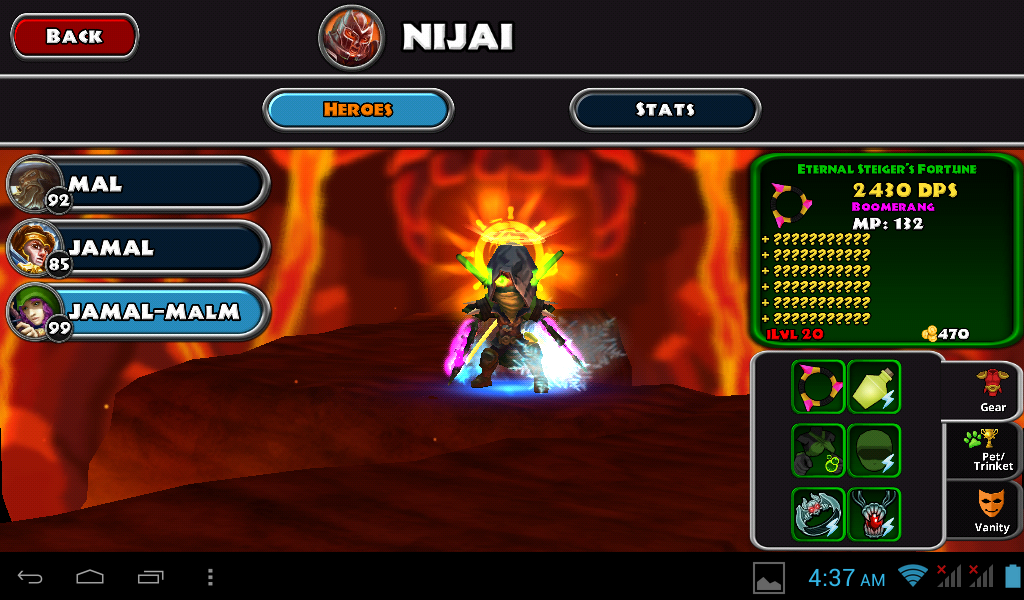
Task: Select the Heroes tab
Action: tap(358, 110)
